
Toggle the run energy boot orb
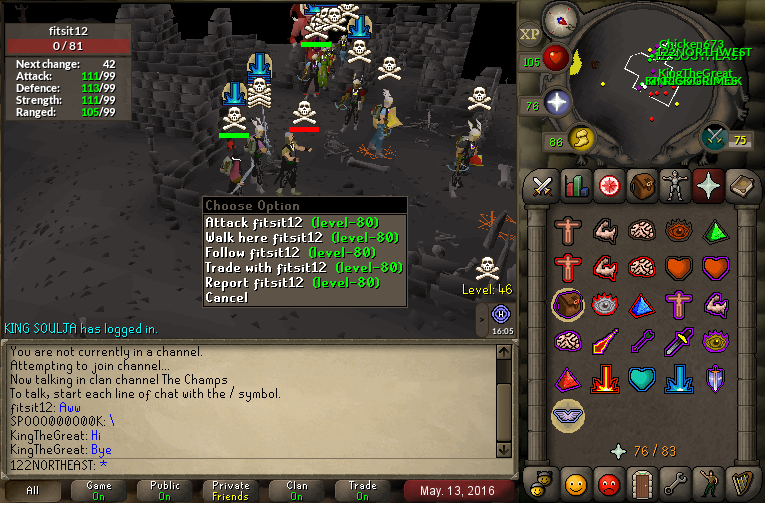click(x=582, y=137)
